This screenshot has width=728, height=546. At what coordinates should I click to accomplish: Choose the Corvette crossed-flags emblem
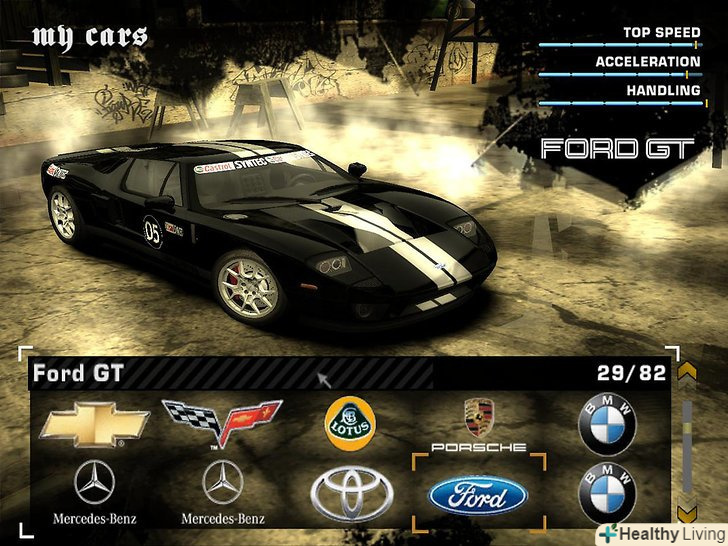222,423
